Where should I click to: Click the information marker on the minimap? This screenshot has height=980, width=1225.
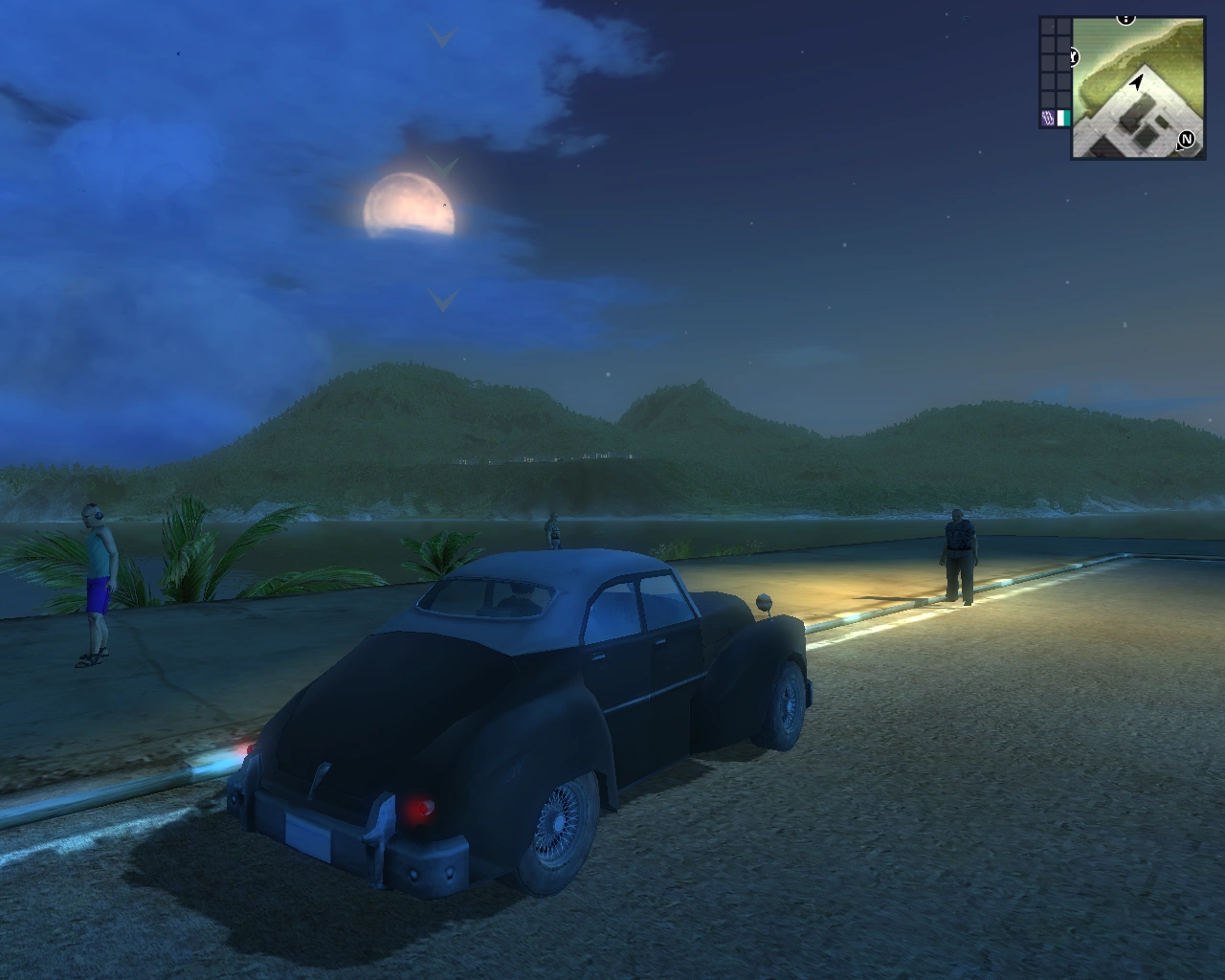[x=1125, y=18]
